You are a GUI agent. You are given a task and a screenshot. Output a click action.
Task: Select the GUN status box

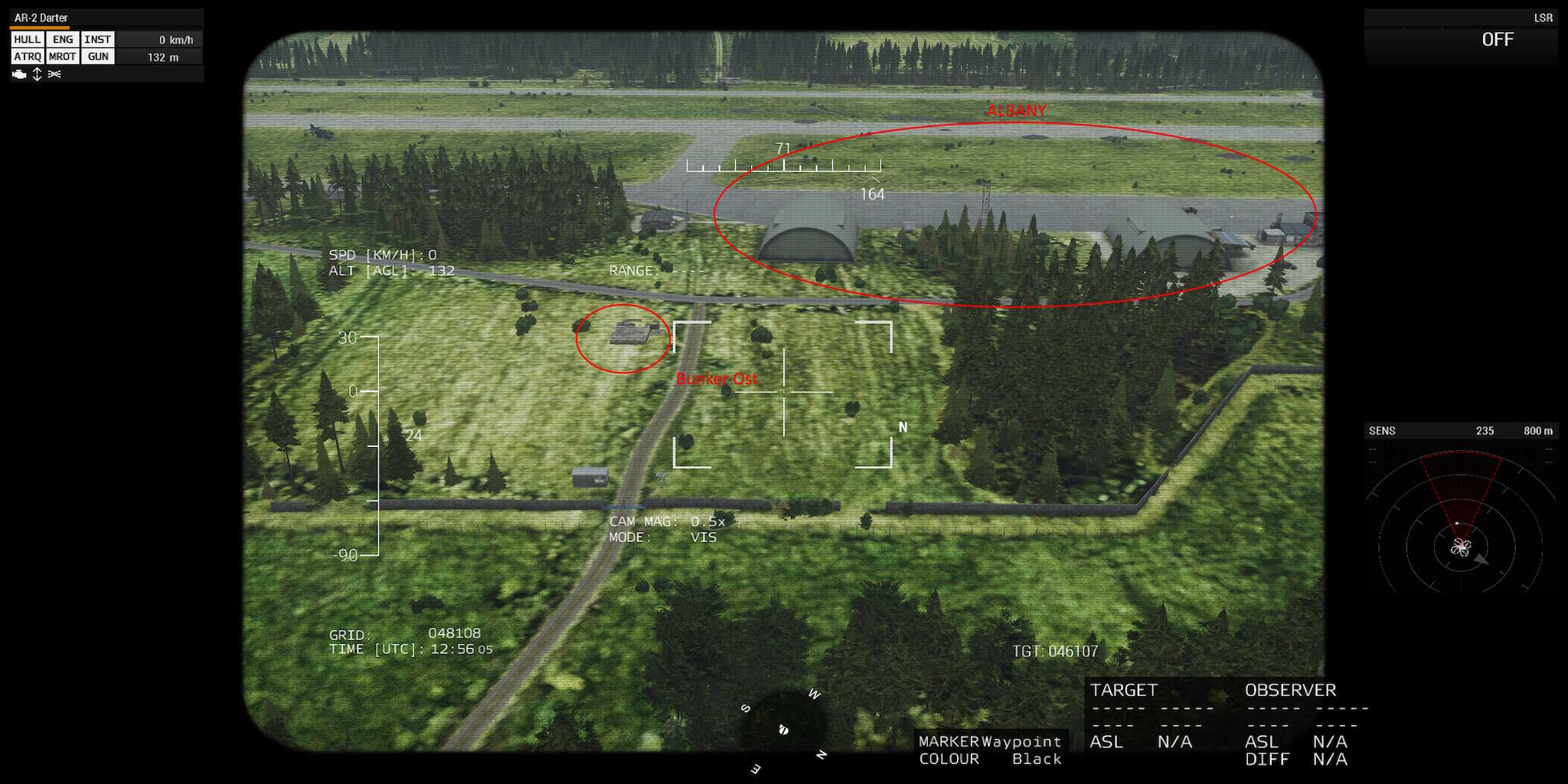tap(98, 57)
